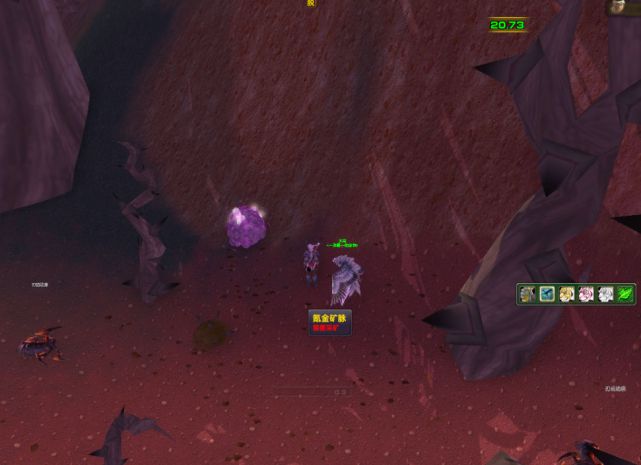Choose the white flower icon
Image resolution: width=641 pixels, height=465 pixels.
pyautogui.click(x=606, y=294)
